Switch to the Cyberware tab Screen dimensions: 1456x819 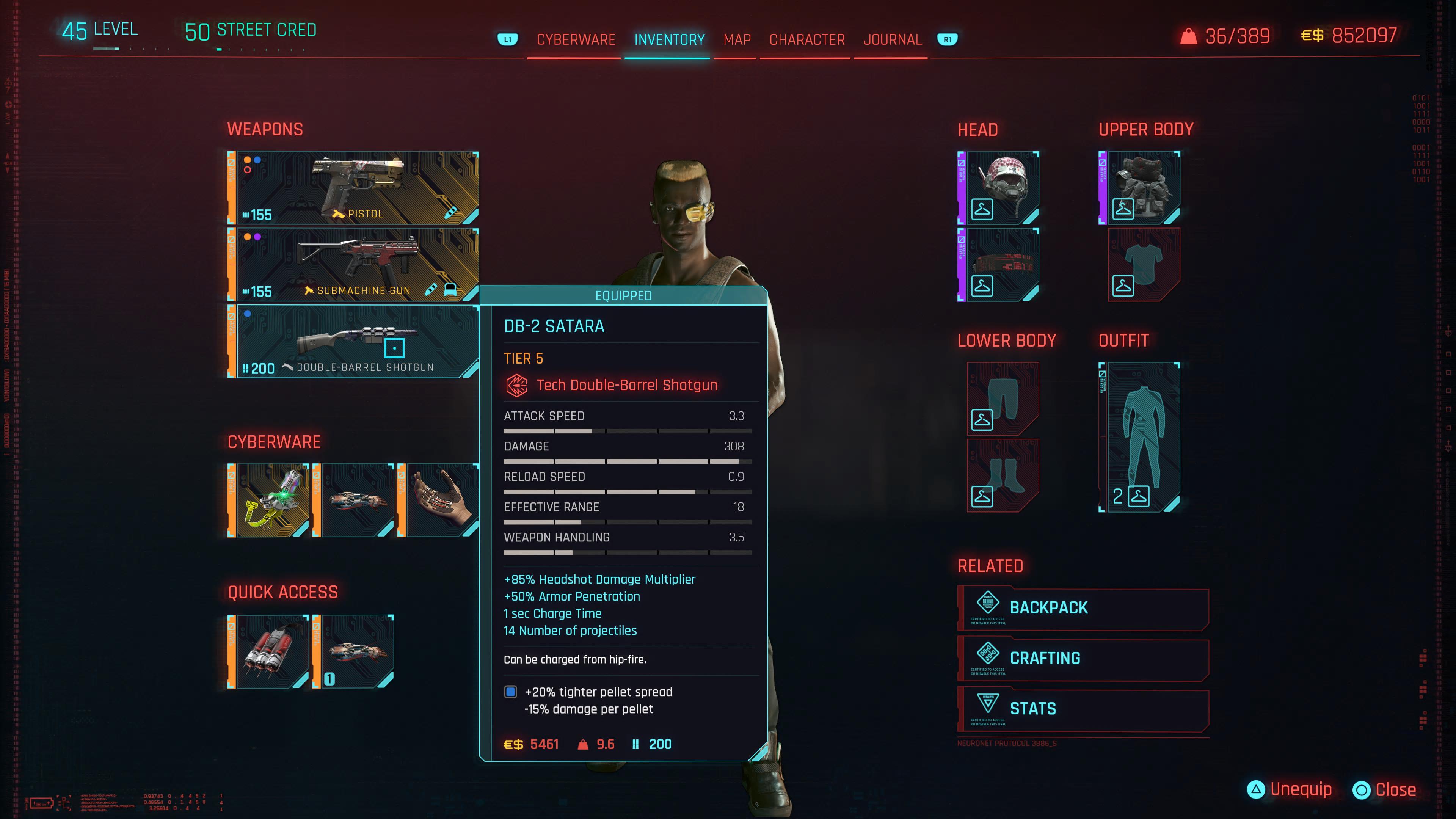(x=576, y=39)
